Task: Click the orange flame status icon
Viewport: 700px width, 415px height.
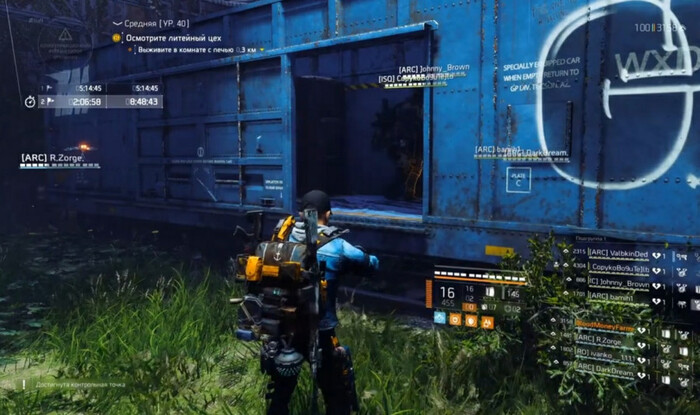Action: click(488, 321)
